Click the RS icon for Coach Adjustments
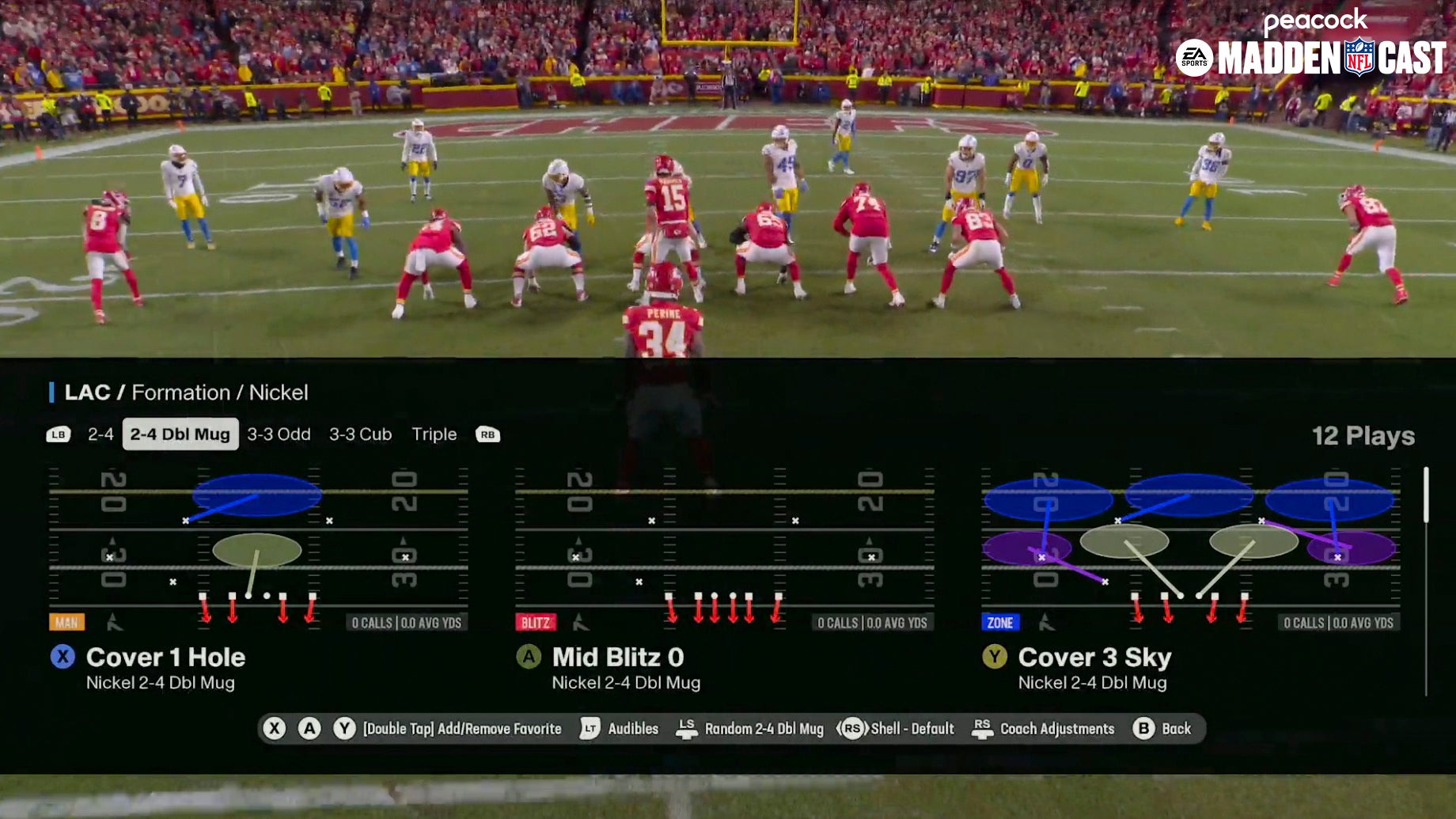The image size is (1456, 819). pyautogui.click(x=981, y=729)
